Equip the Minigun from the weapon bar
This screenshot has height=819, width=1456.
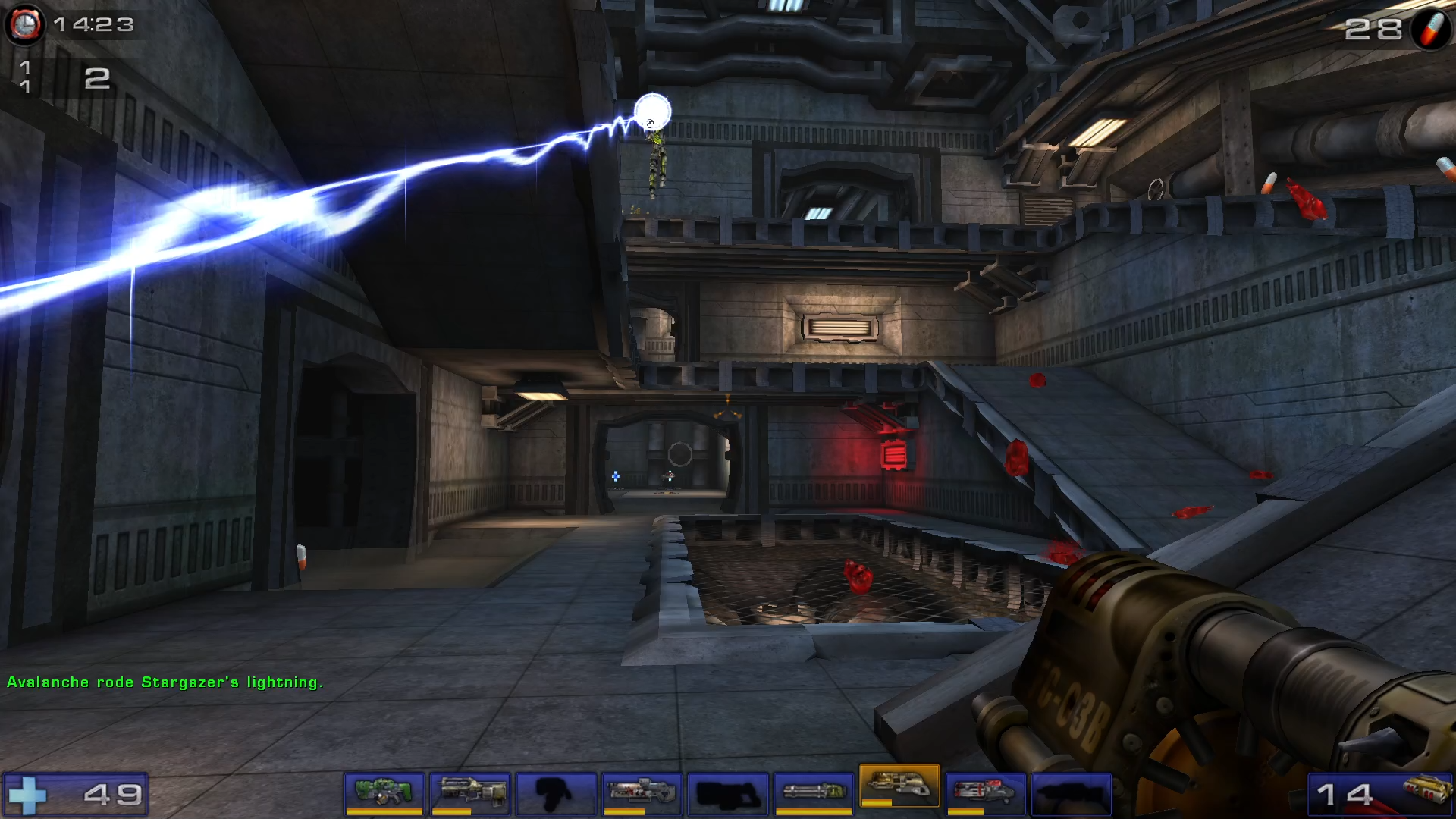click(814, 793)
